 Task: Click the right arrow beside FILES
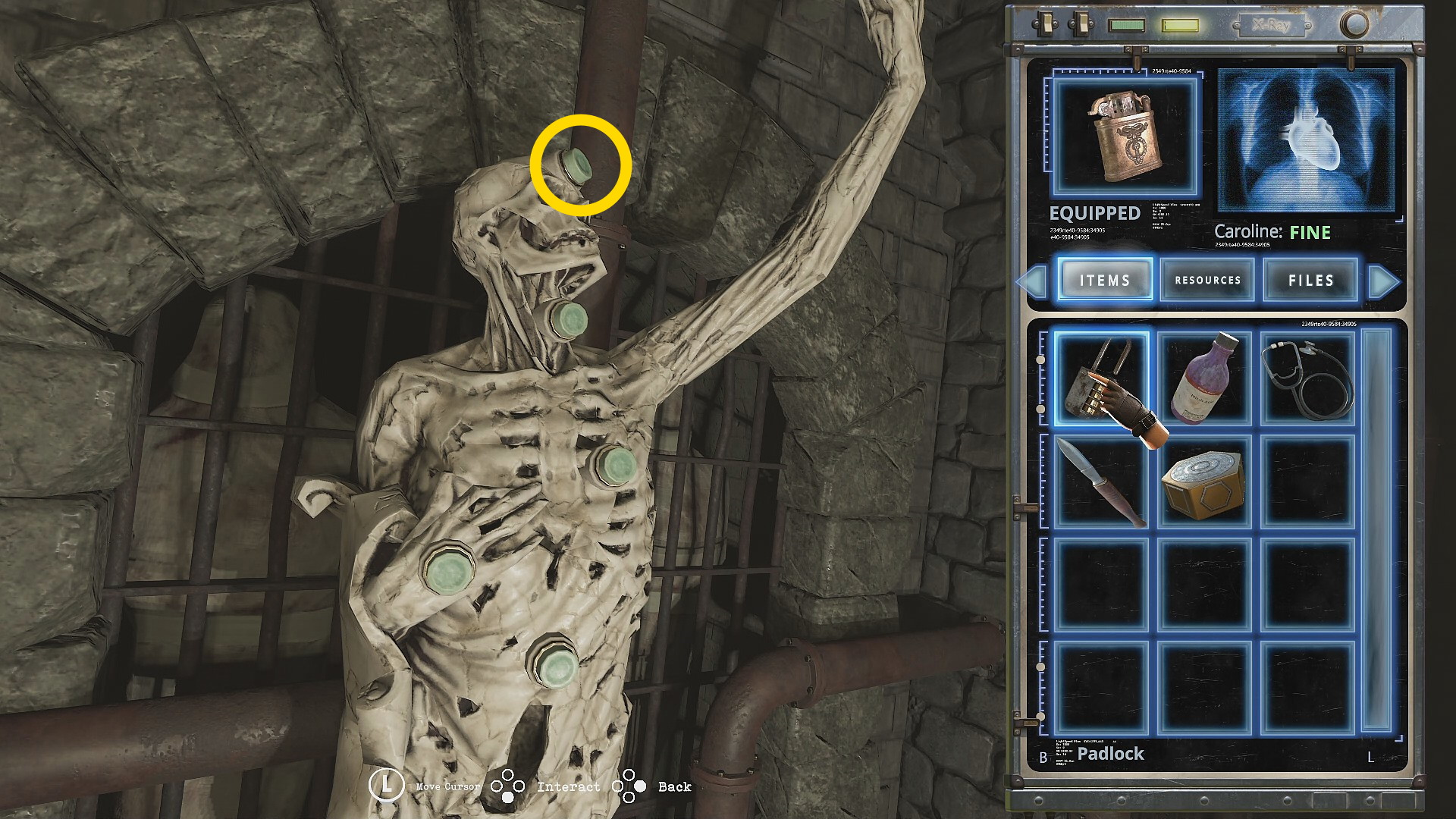pyautogui.click(x=1384, y=281)
